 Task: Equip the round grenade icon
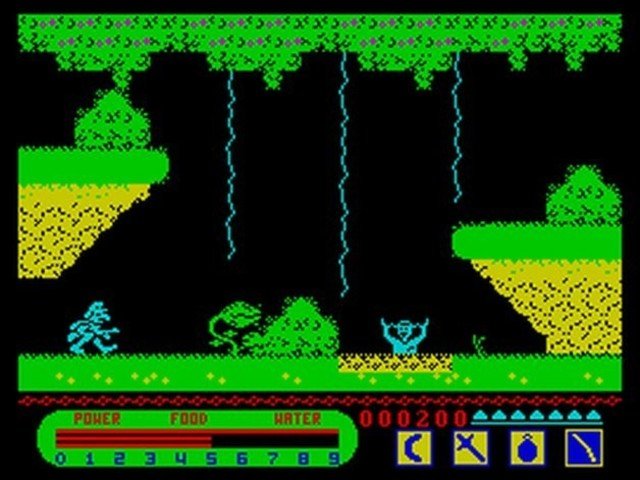point(527,446)
